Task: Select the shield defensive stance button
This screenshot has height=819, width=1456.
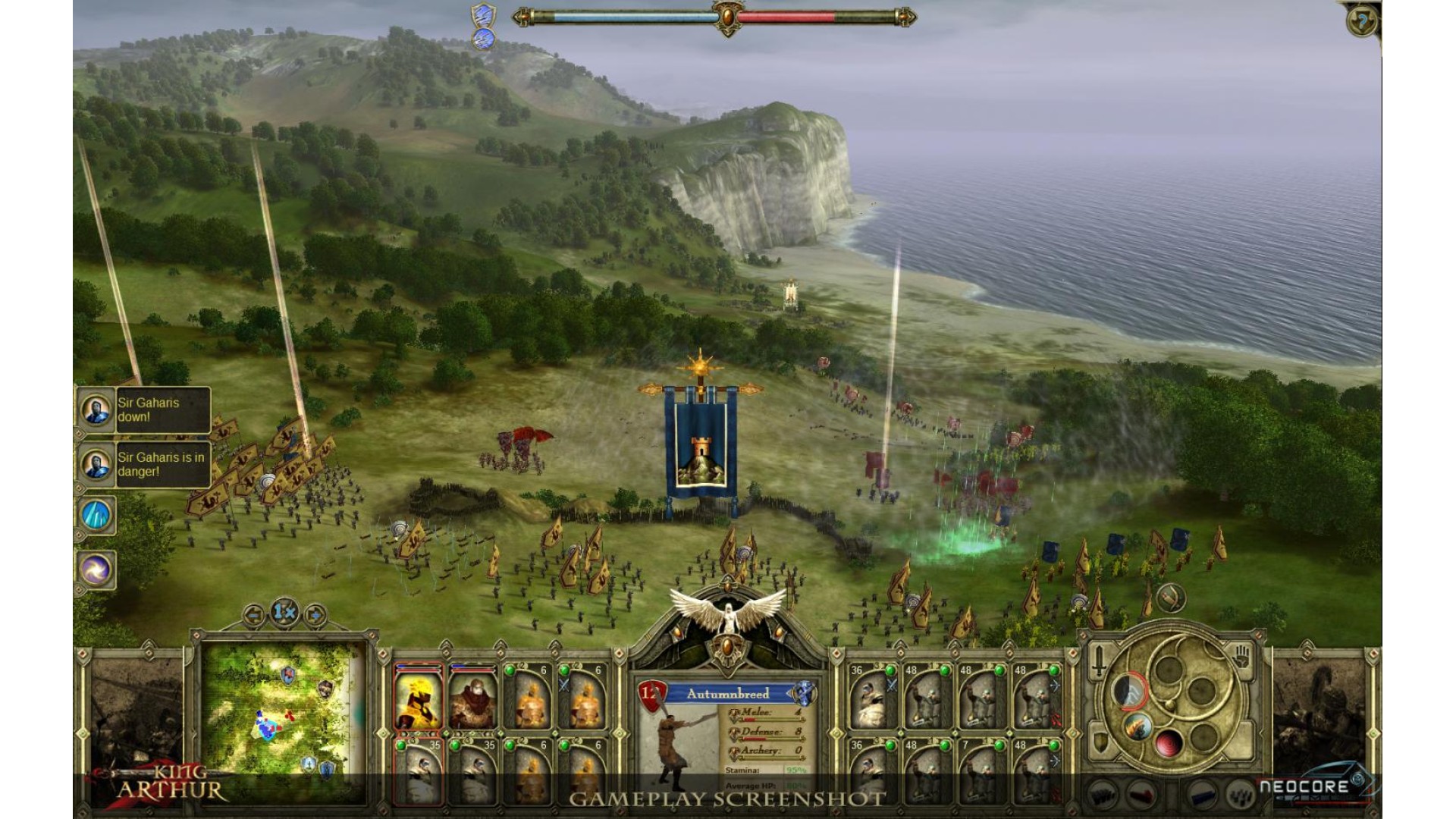Action: click(x=1100, y=743)
